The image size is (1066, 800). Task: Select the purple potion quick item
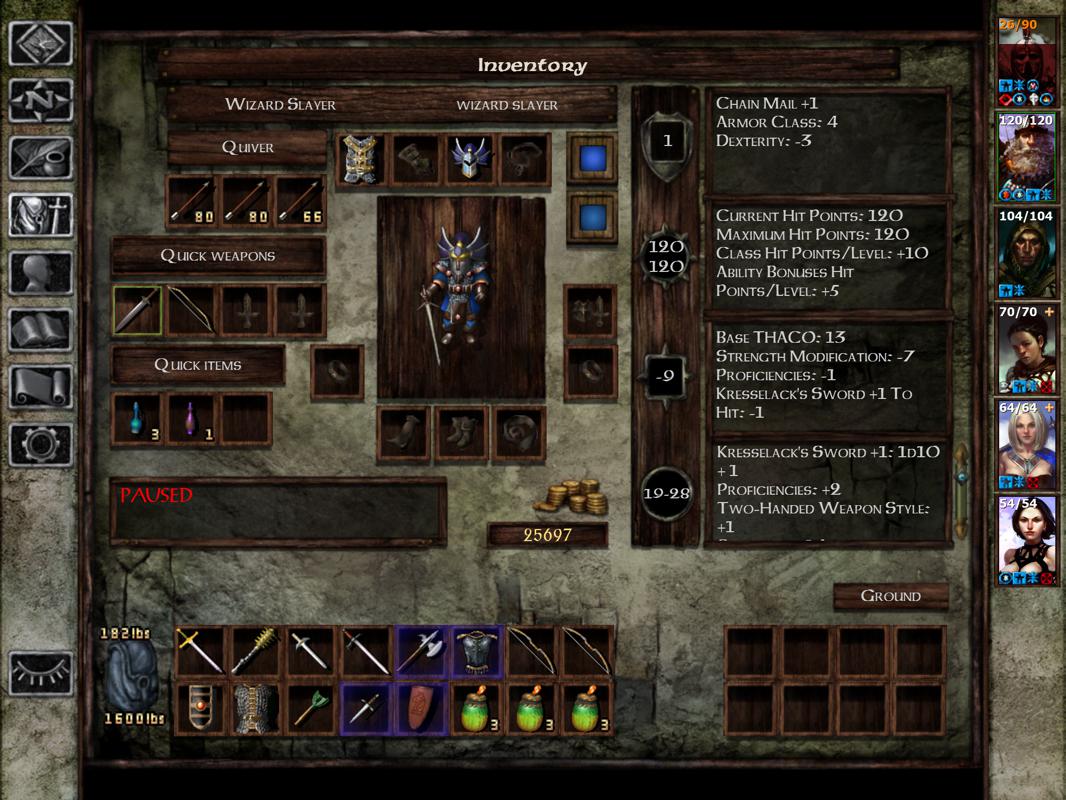(192, 419)
